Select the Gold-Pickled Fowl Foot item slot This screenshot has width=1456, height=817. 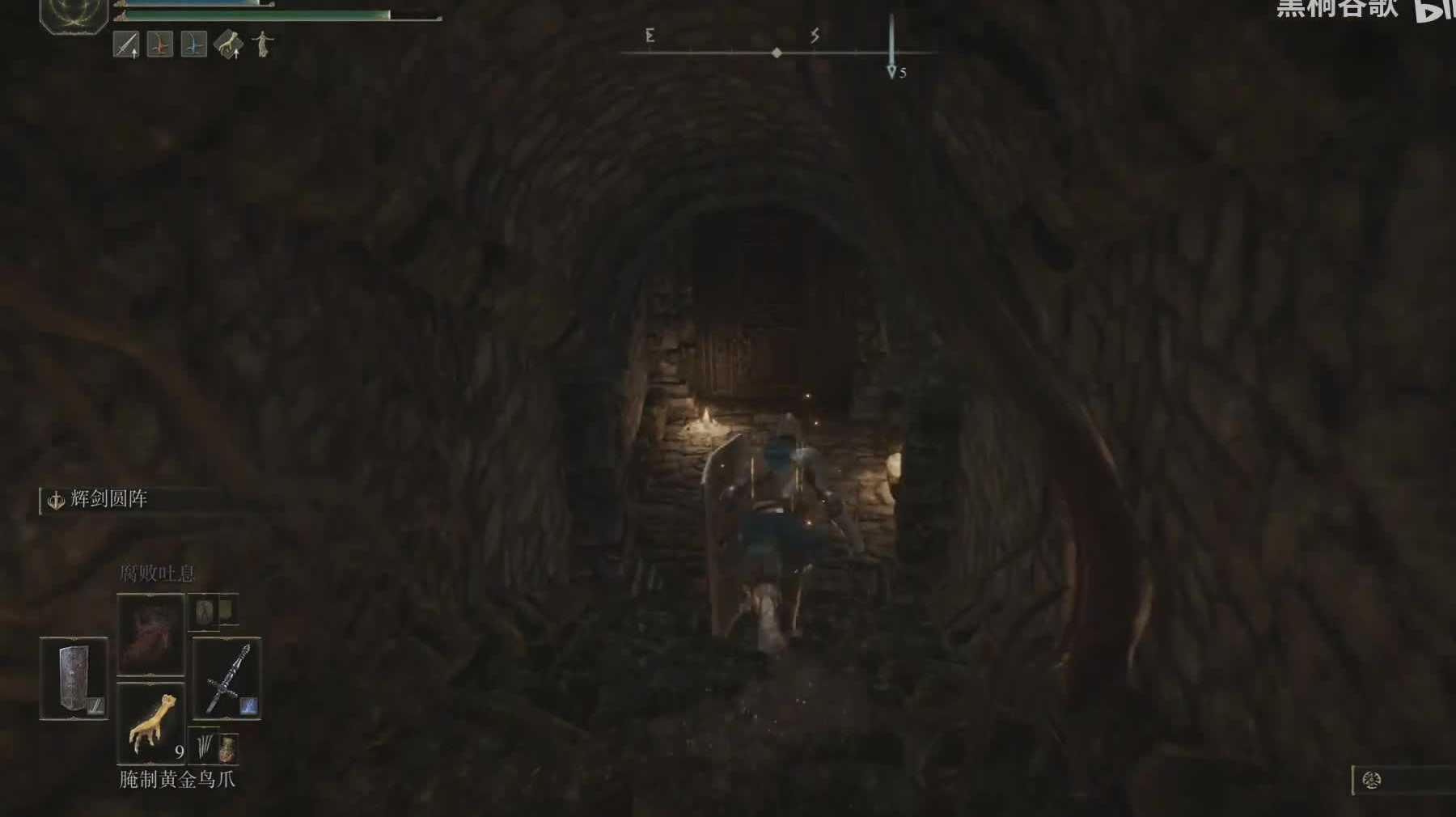click(x=151, y=722)
